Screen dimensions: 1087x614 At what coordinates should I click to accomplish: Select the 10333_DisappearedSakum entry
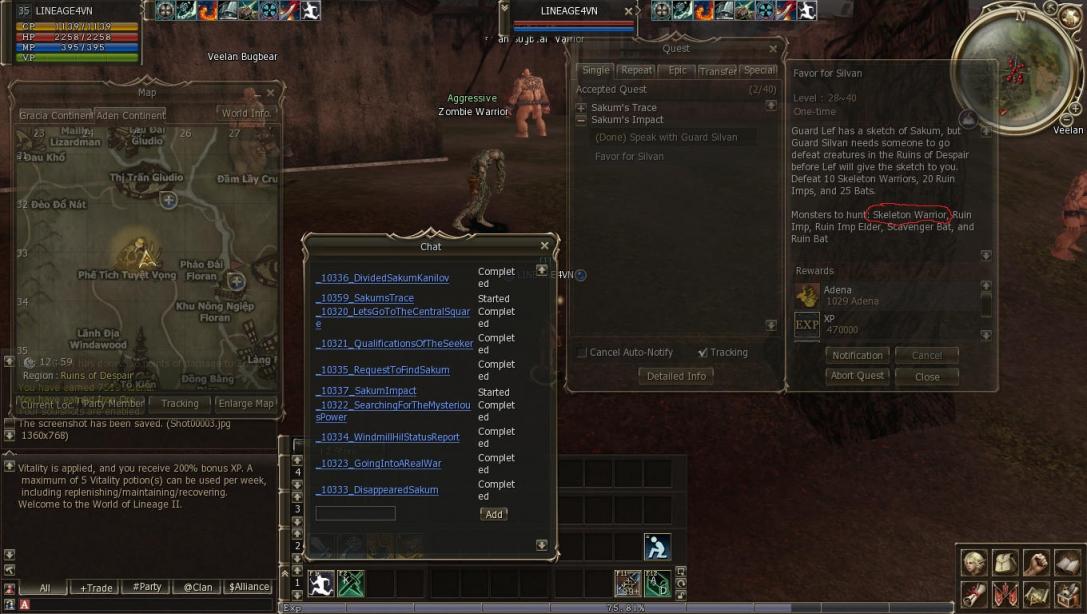click(376, 490)
